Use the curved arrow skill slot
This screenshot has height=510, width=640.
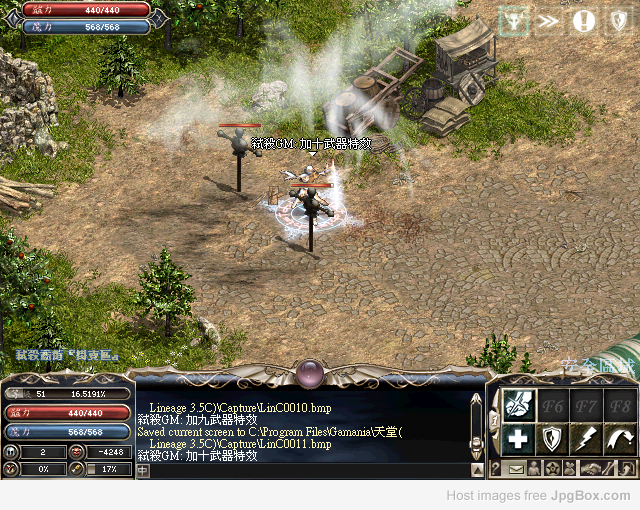pyautogui.click(x=618, y=438)
